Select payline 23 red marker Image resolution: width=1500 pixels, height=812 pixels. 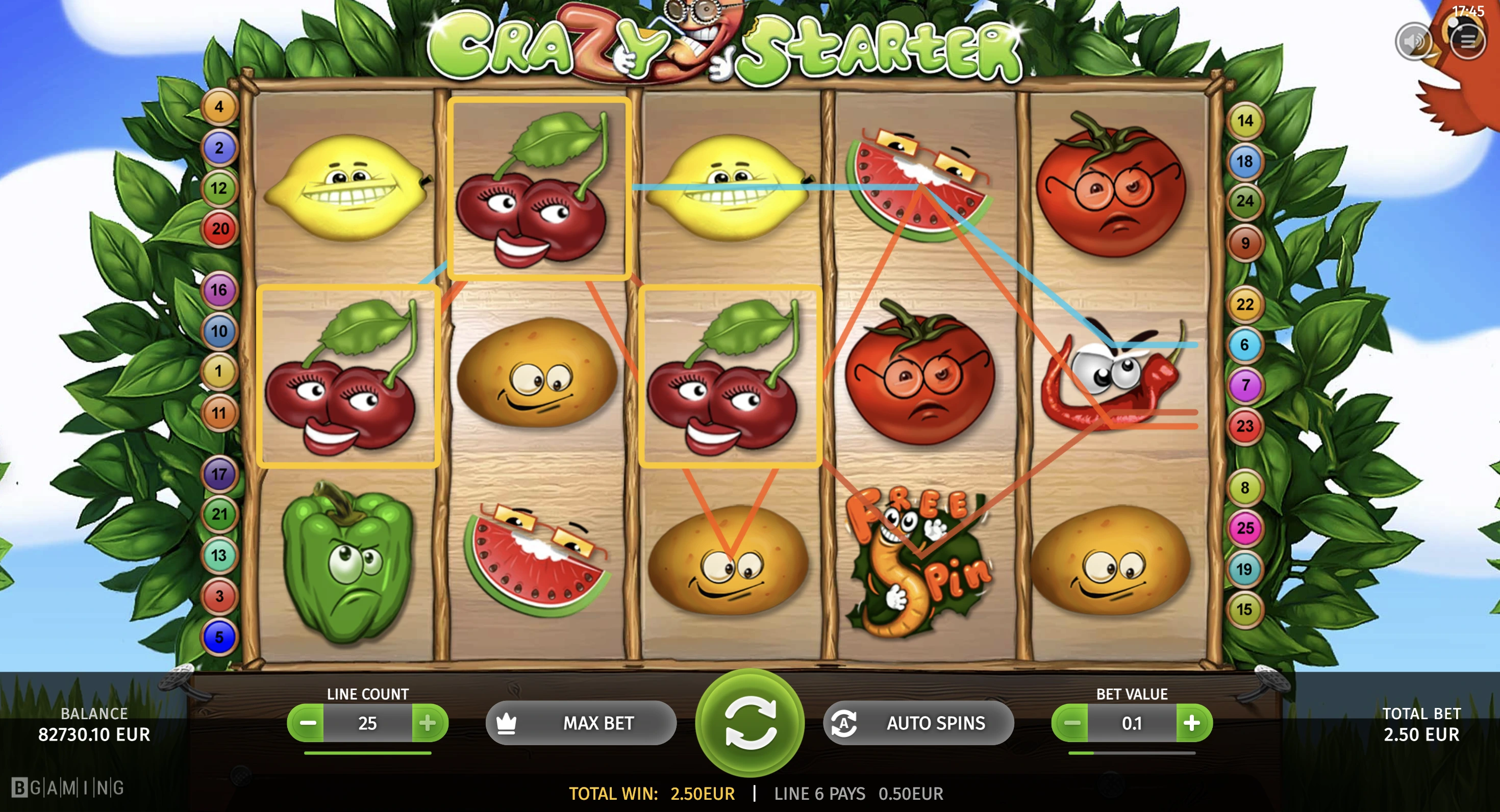click(1245, 426)
